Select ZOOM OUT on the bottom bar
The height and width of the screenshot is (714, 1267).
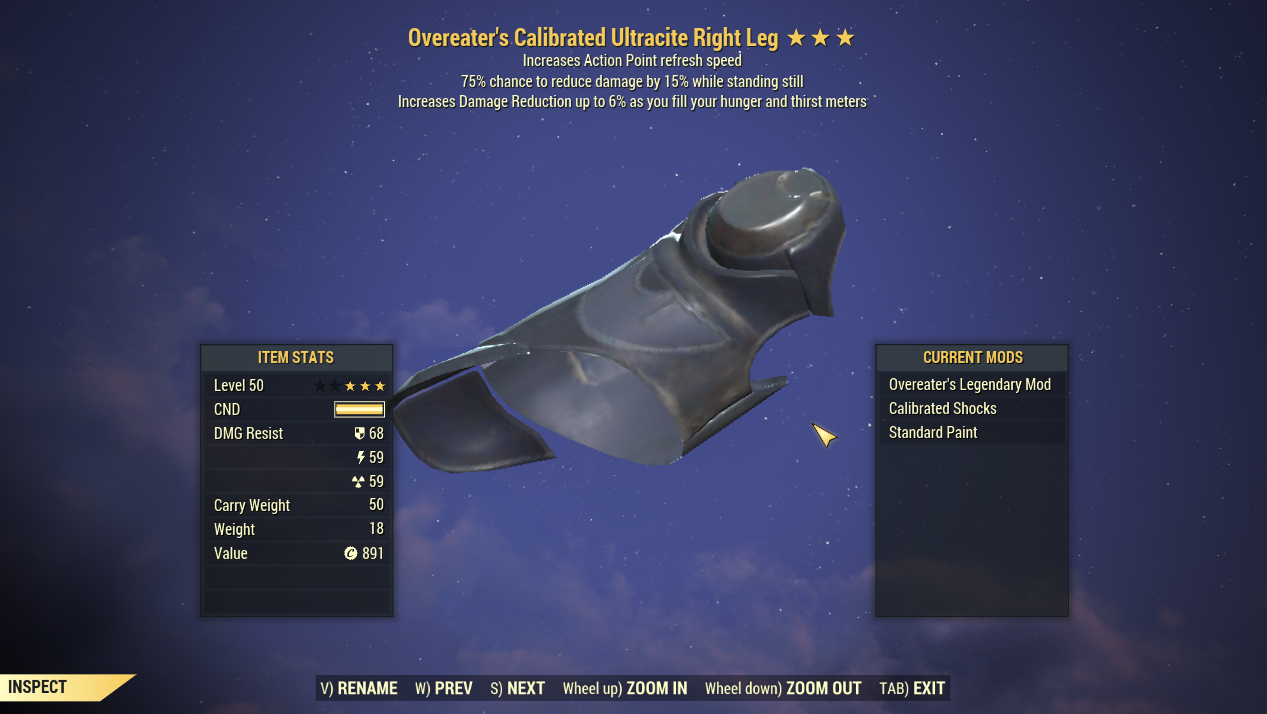point(783,688)
